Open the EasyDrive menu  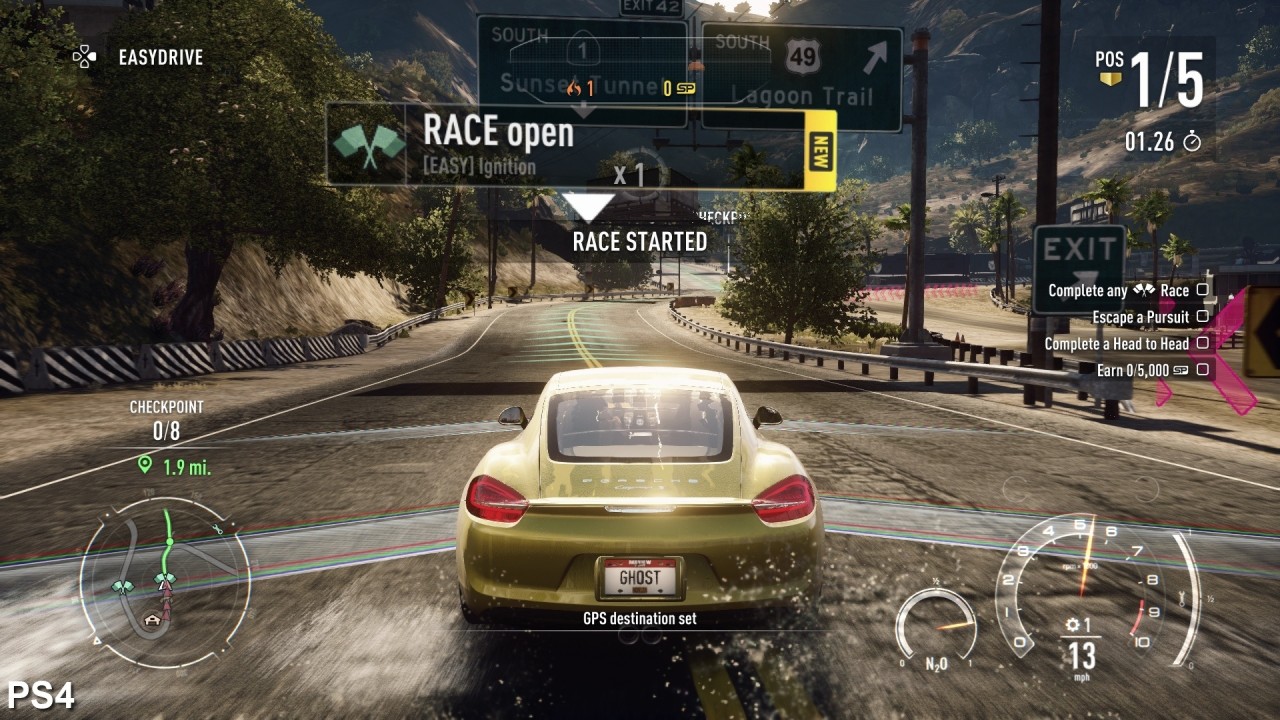click(139, 57)
